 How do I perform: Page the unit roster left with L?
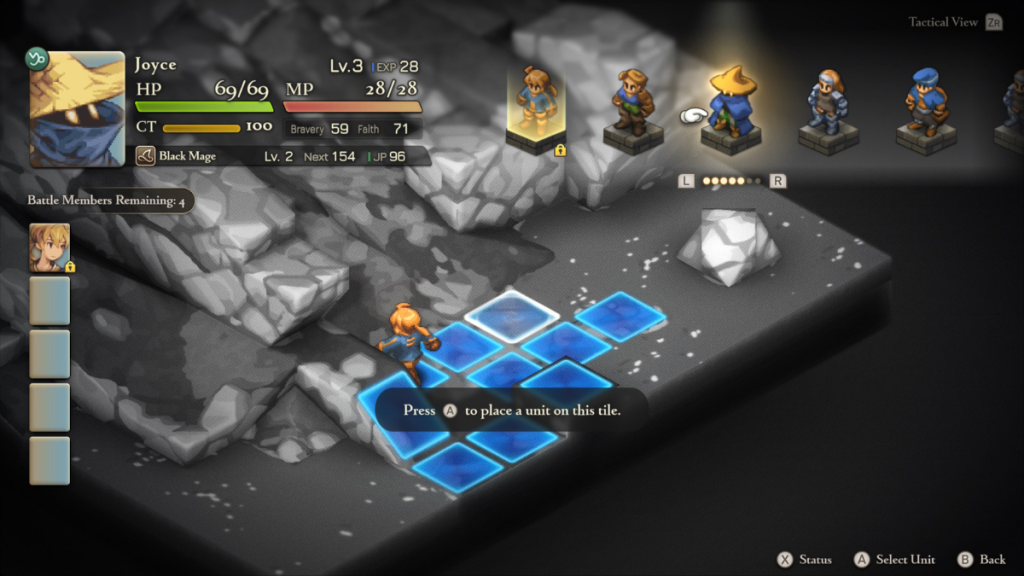(x=685, y=181)
